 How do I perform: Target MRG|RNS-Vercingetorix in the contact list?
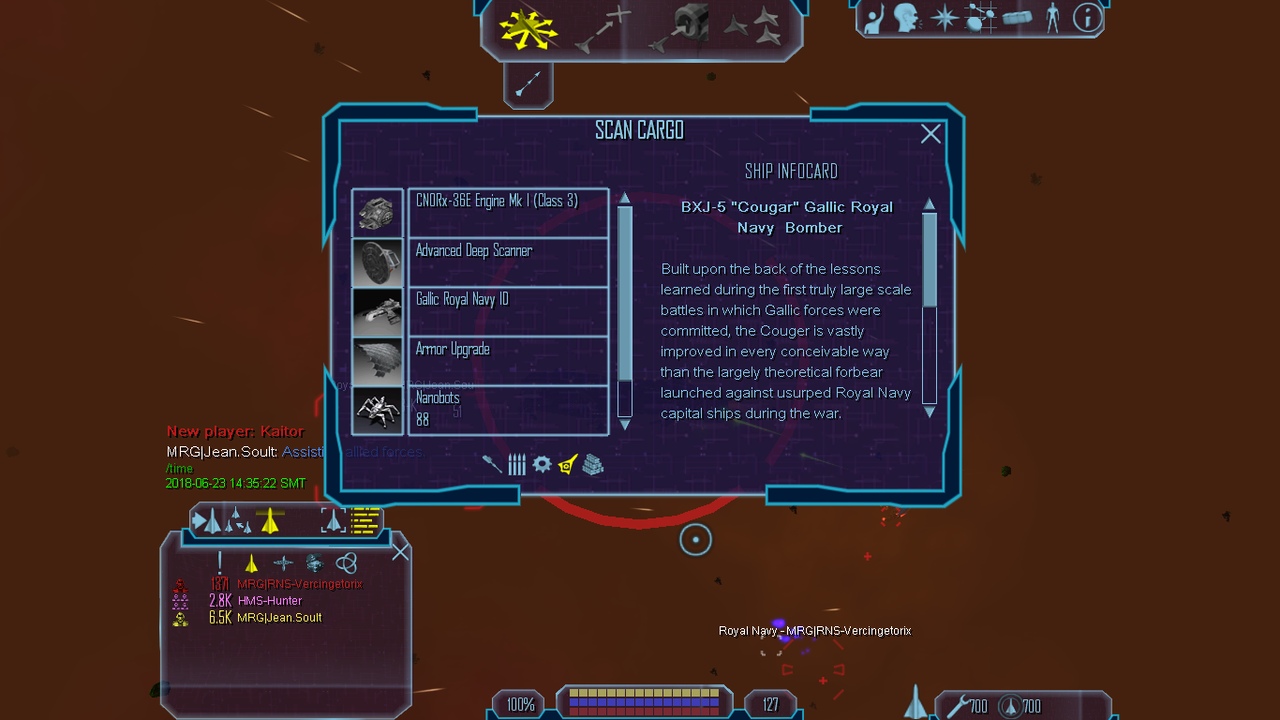click(x=299, y=584)
